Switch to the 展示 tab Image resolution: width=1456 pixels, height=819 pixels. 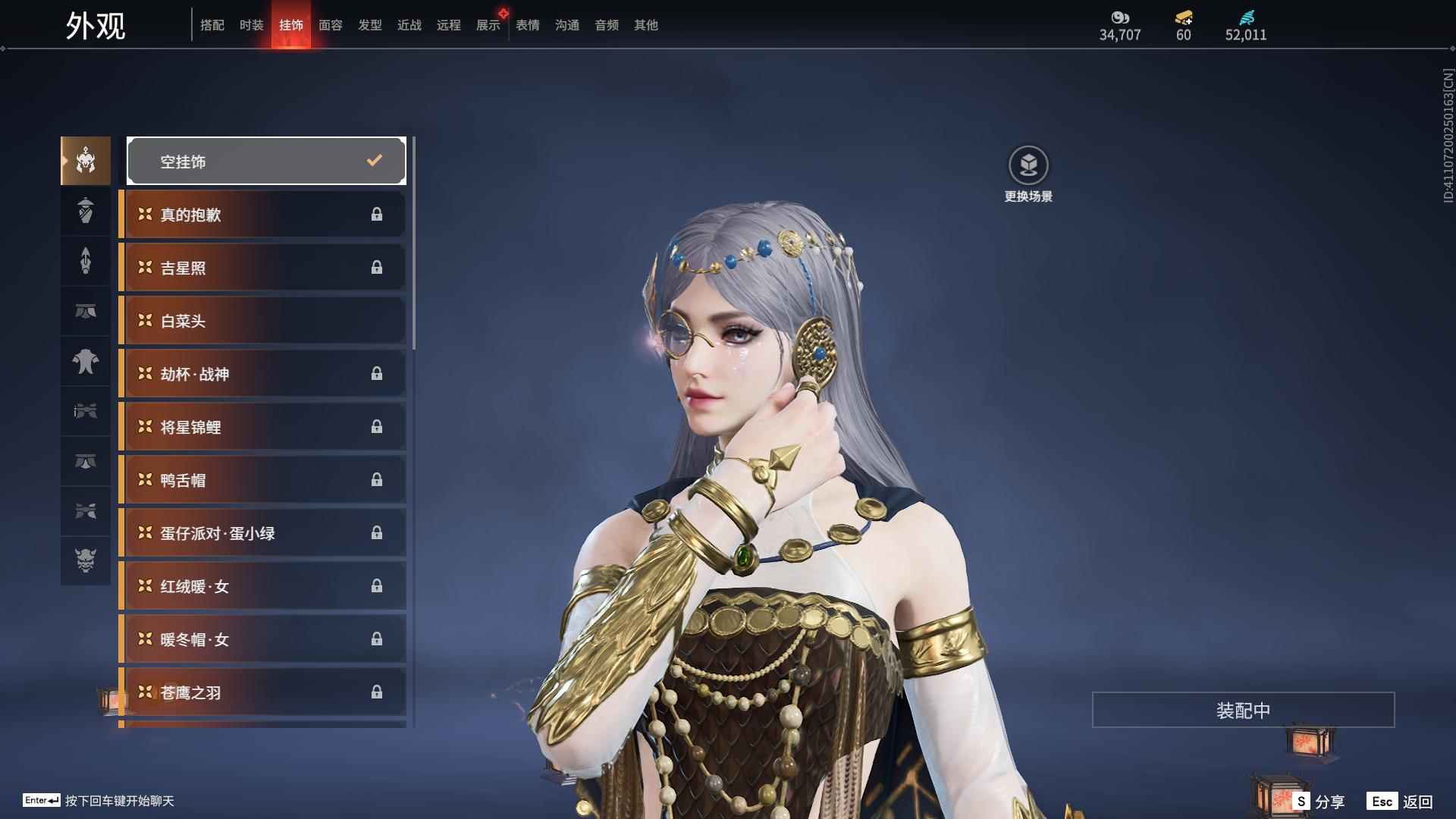tap(488, 25)
